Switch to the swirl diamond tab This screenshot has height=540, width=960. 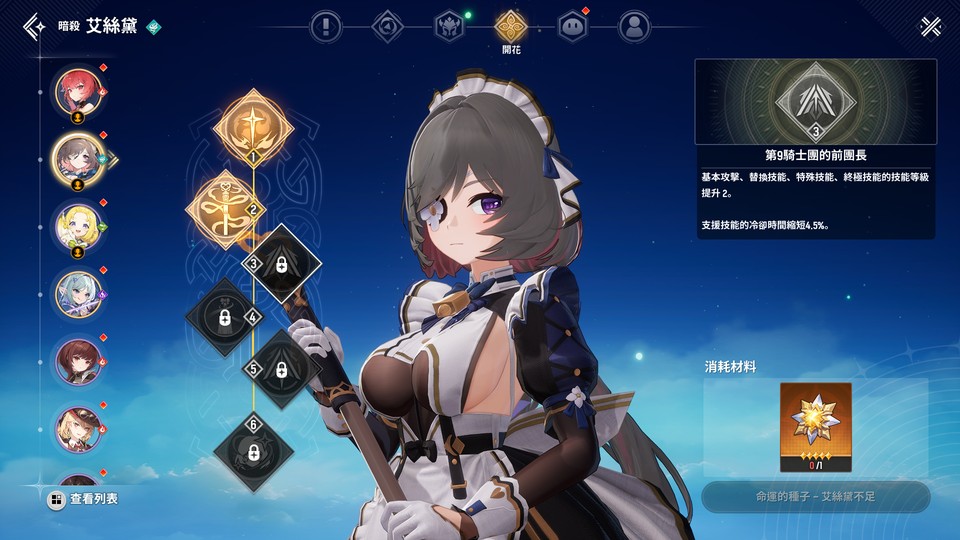388,26
